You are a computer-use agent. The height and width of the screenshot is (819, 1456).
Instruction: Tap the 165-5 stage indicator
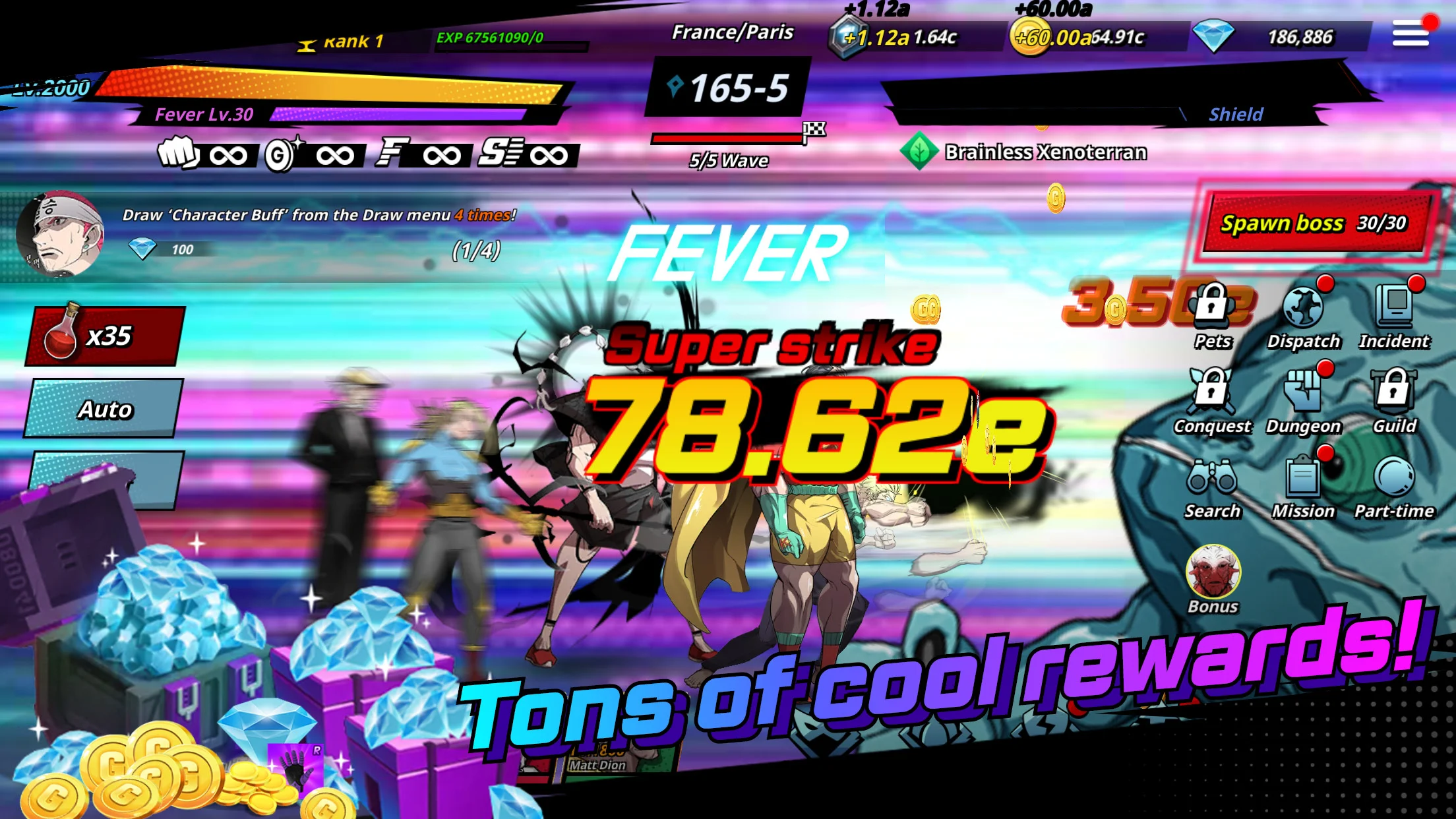pyautogui.click(x=729, y=88)
